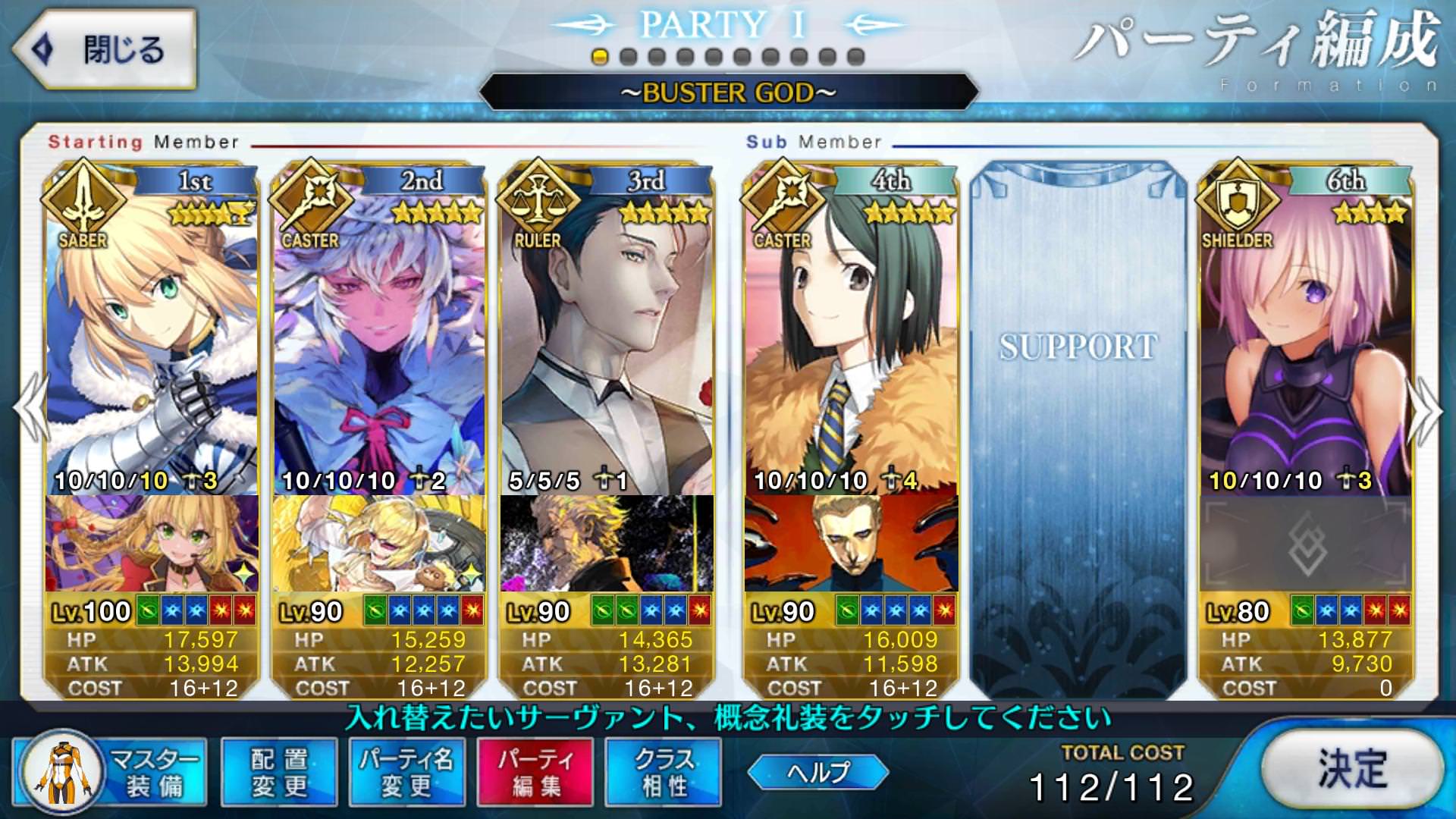This screenshot has width=1456, height=819.
Task: Show the クラス相性 class affinity chart
Action: coord(664,772)
